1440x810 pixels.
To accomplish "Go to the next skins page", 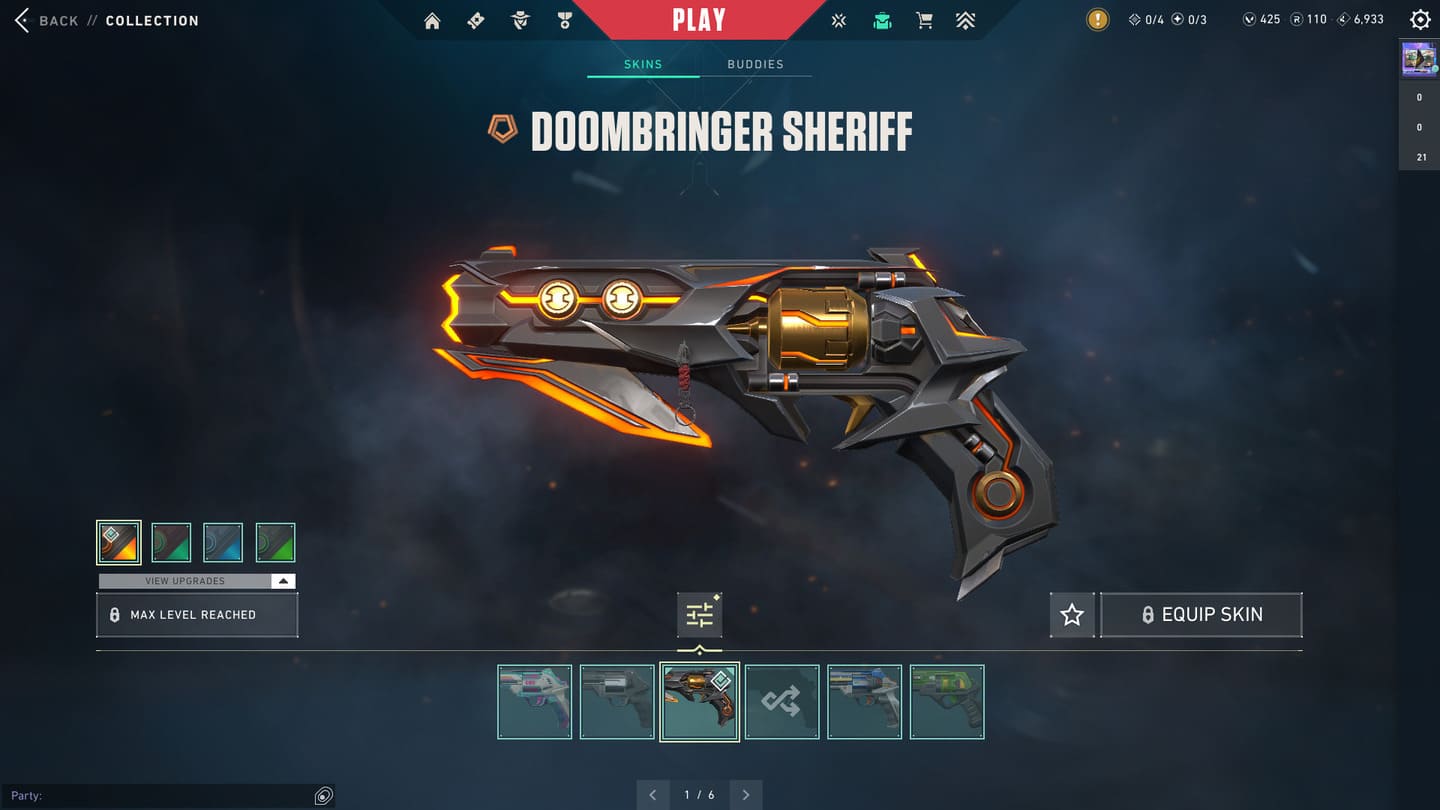I will tap(746, 795).
